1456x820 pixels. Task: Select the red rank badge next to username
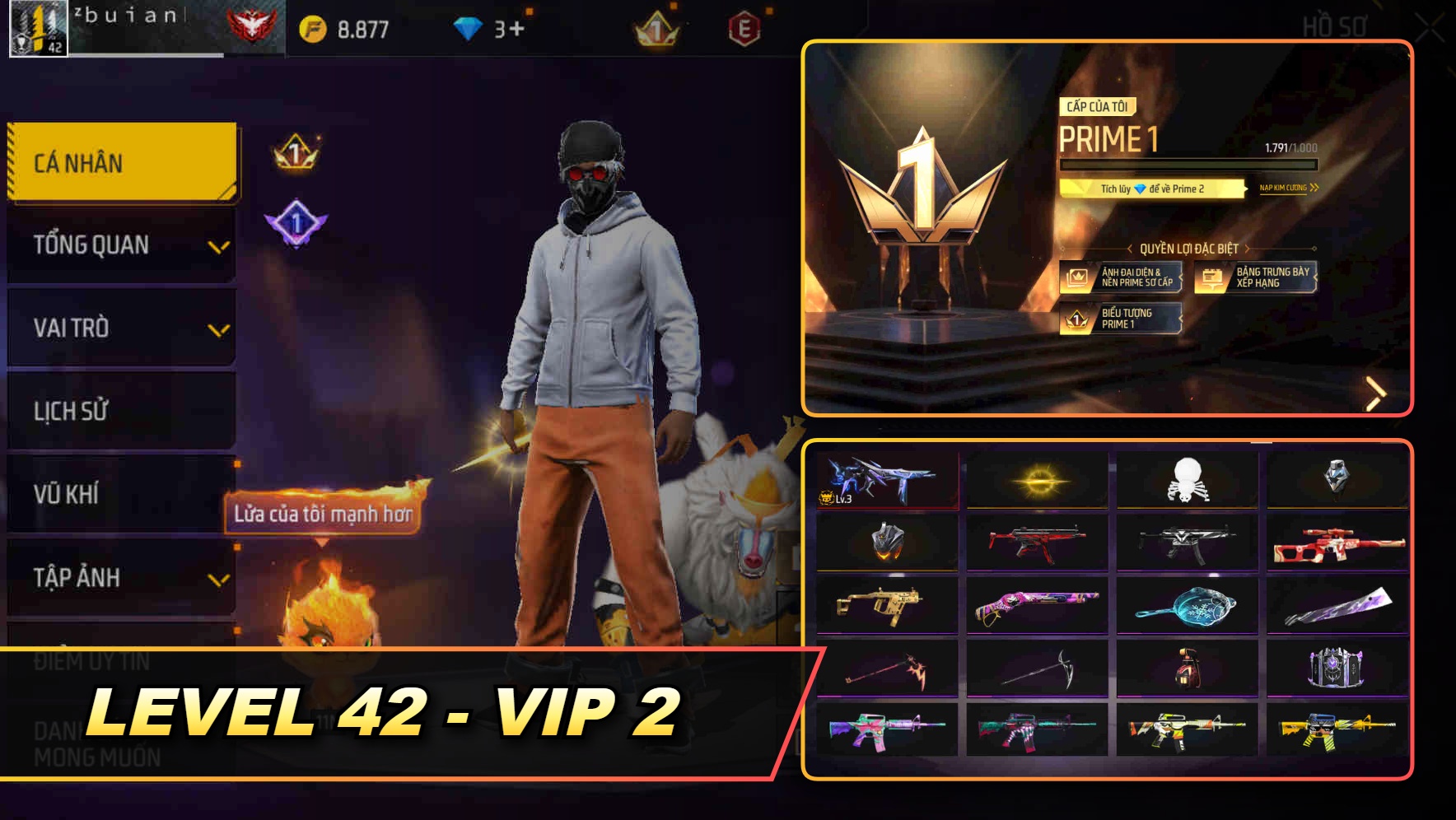coord(251,23)
